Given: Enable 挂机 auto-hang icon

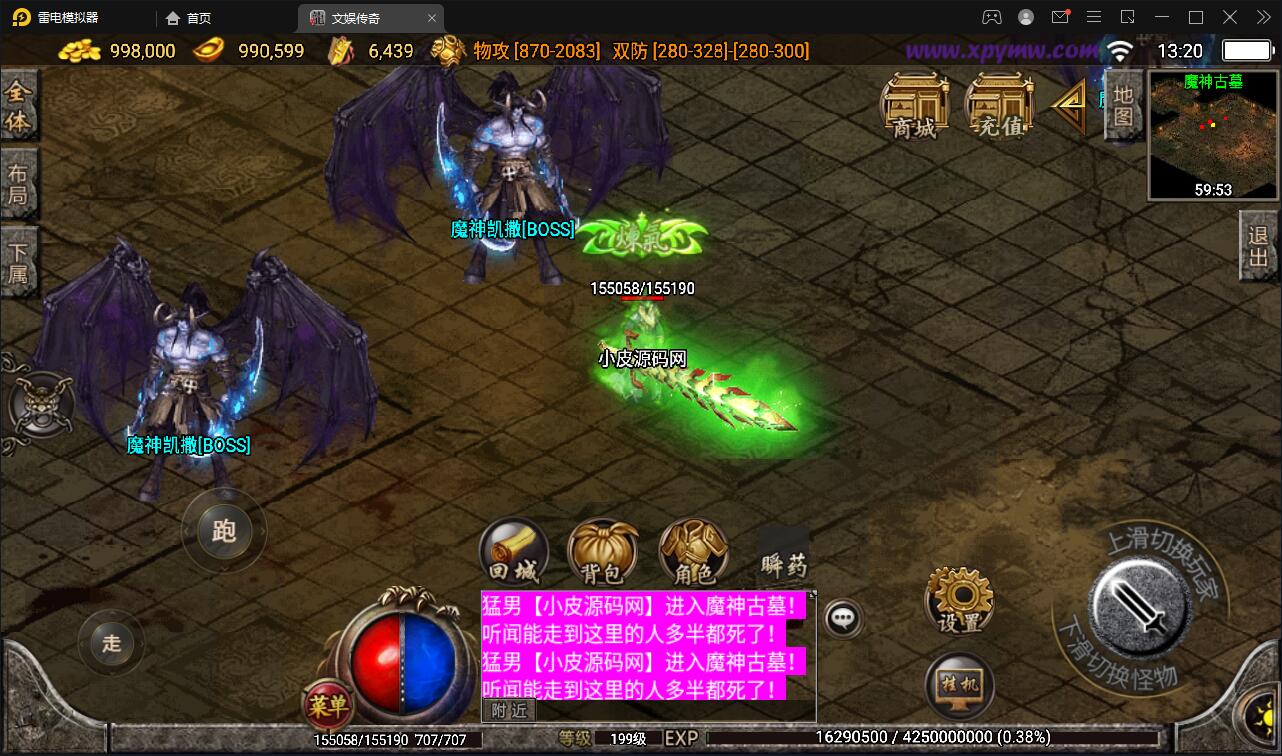Looking at the screenshot, I should coord(958,685).
